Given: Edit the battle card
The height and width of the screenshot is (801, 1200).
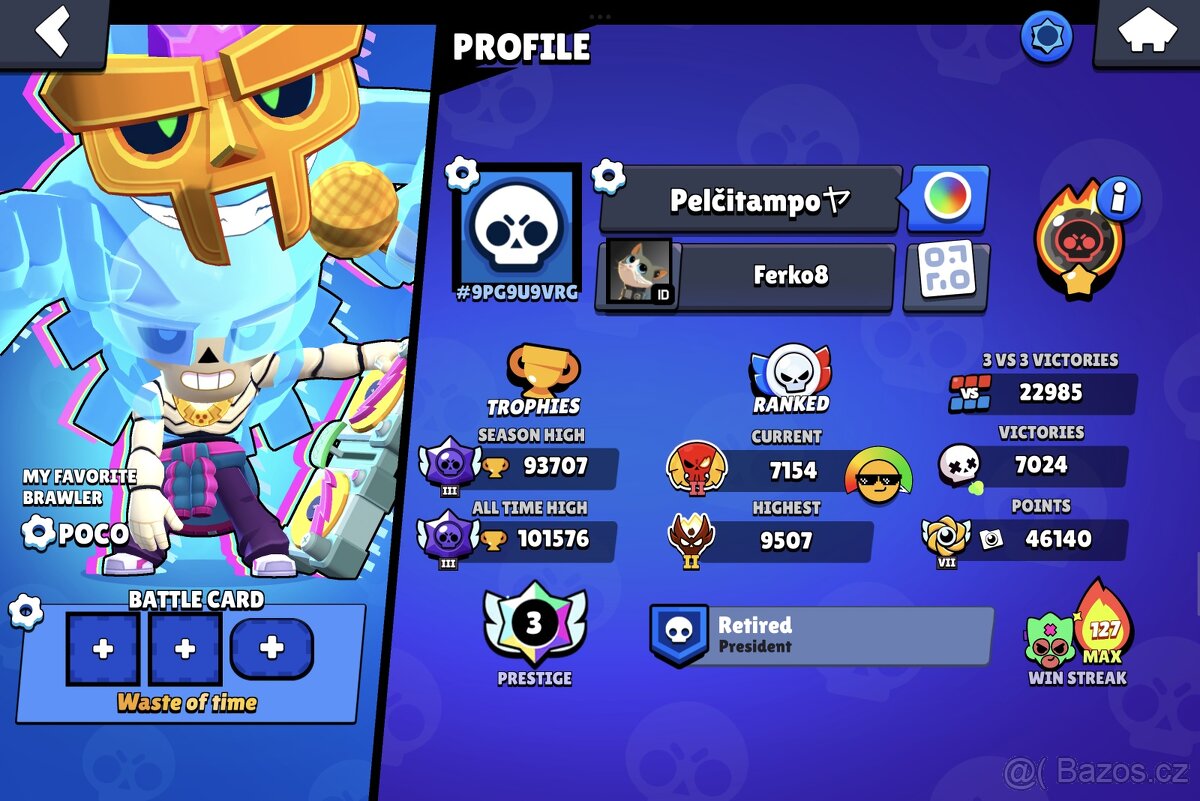Looking at the screenshot, I should (x=25, y=610).
